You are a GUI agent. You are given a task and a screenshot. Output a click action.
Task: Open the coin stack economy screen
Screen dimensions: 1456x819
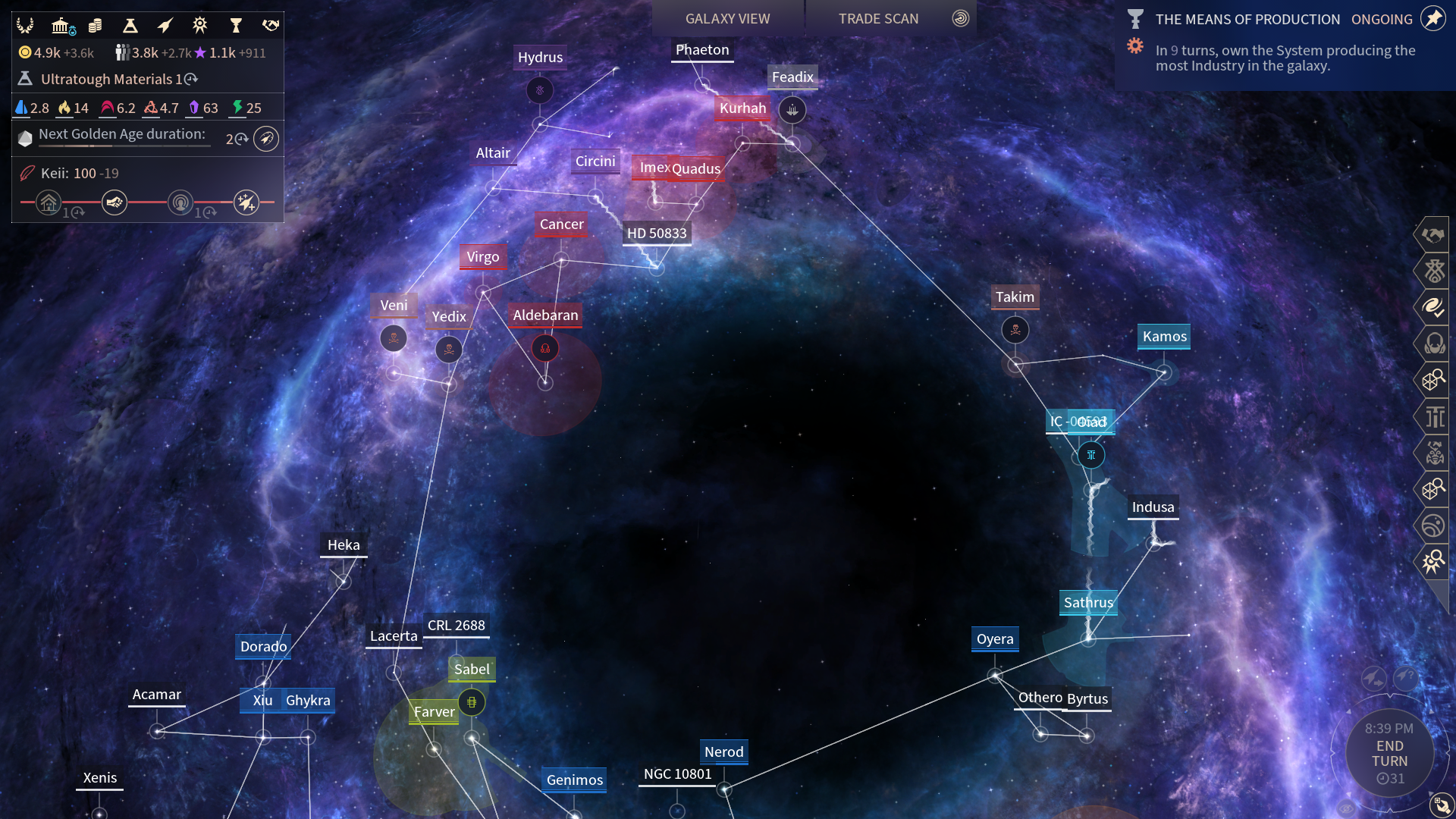[95, 26]
